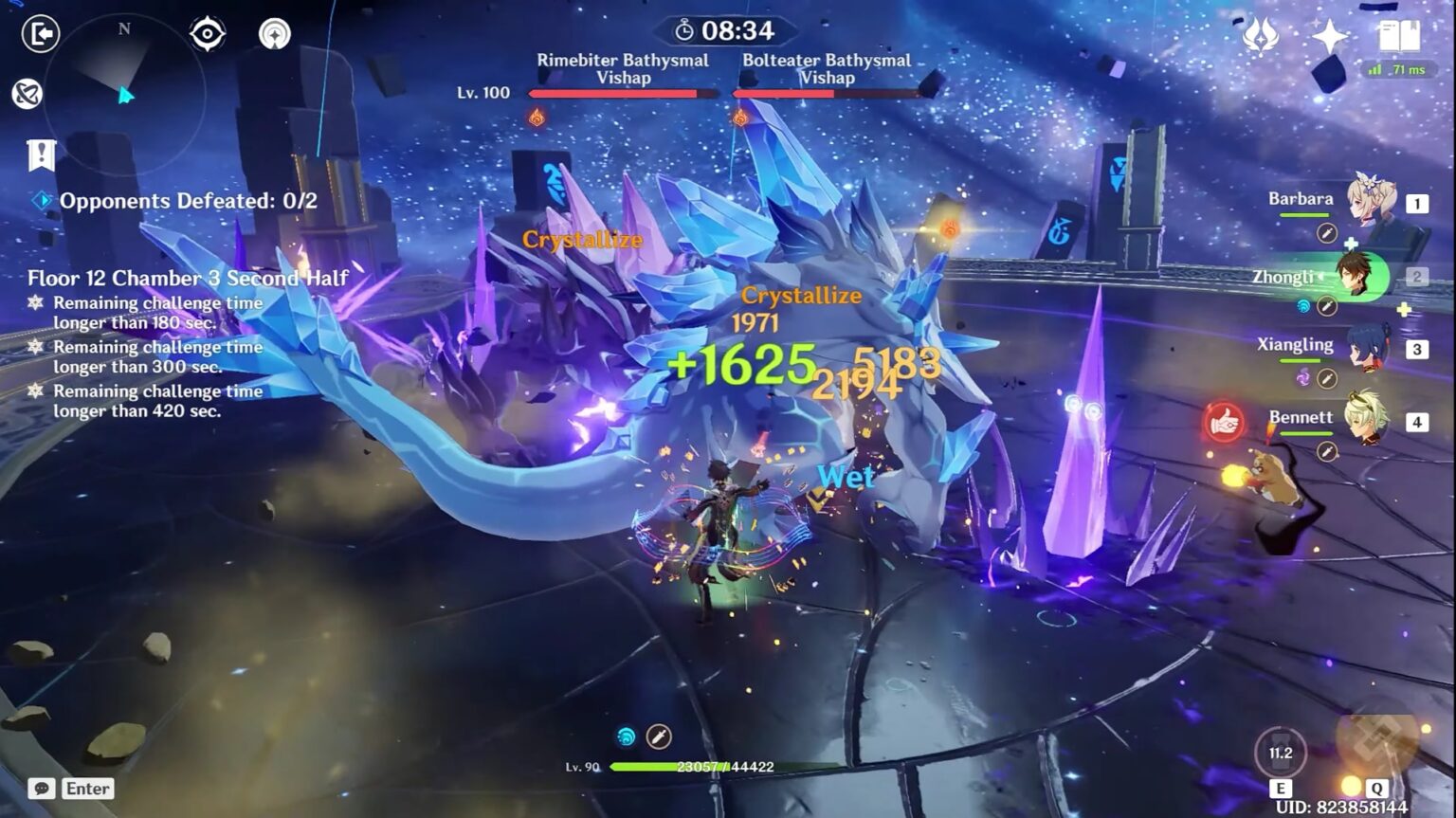
Task: Click the Opponents Defeated objective tracker
Action: pos(188,201)
